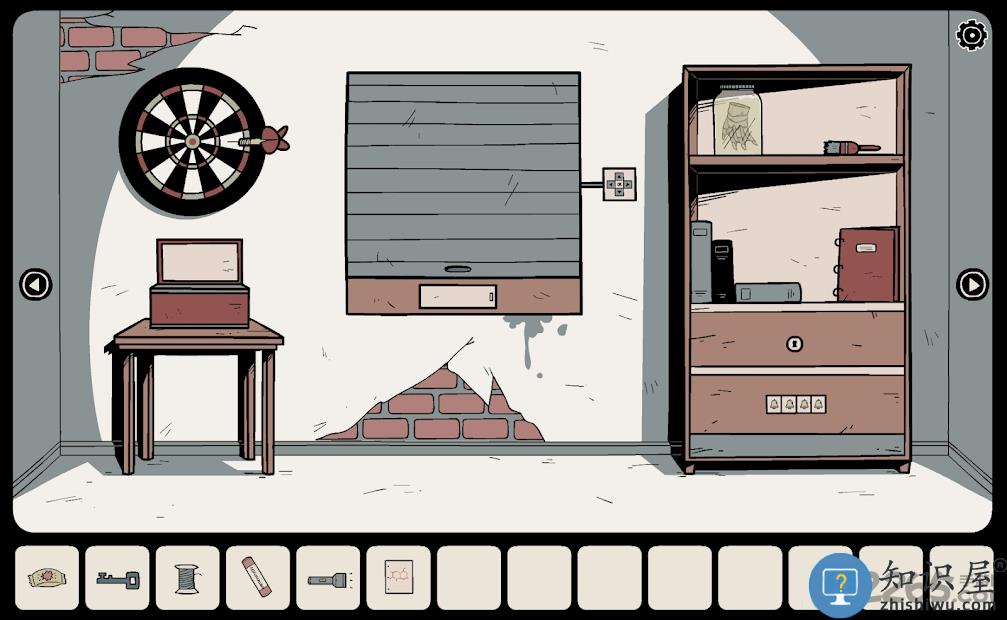This screenshot has height=620, width=1007.
Task: Select the flashlight inventory item
Action: point(327,578)
